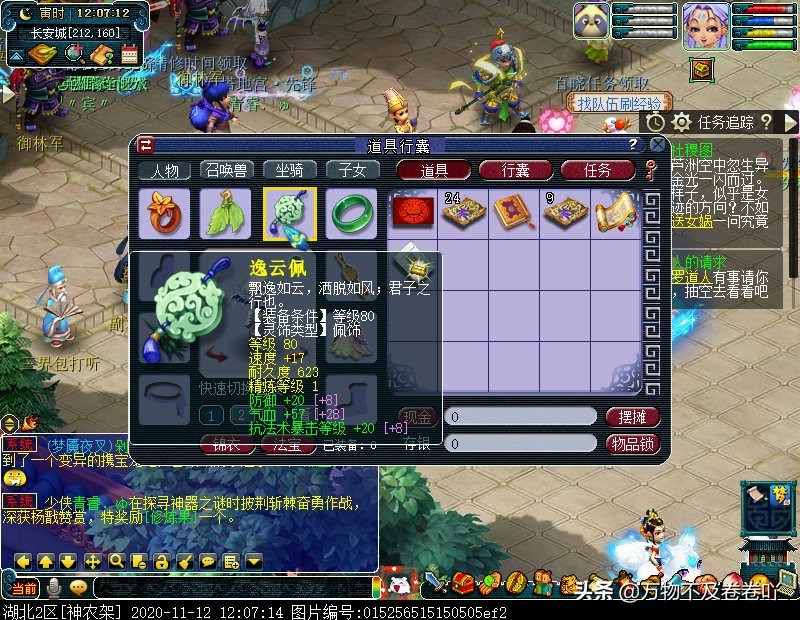Close the 道具行囊 inventory window
Screen dimensions: 800x620
point(657,144)
